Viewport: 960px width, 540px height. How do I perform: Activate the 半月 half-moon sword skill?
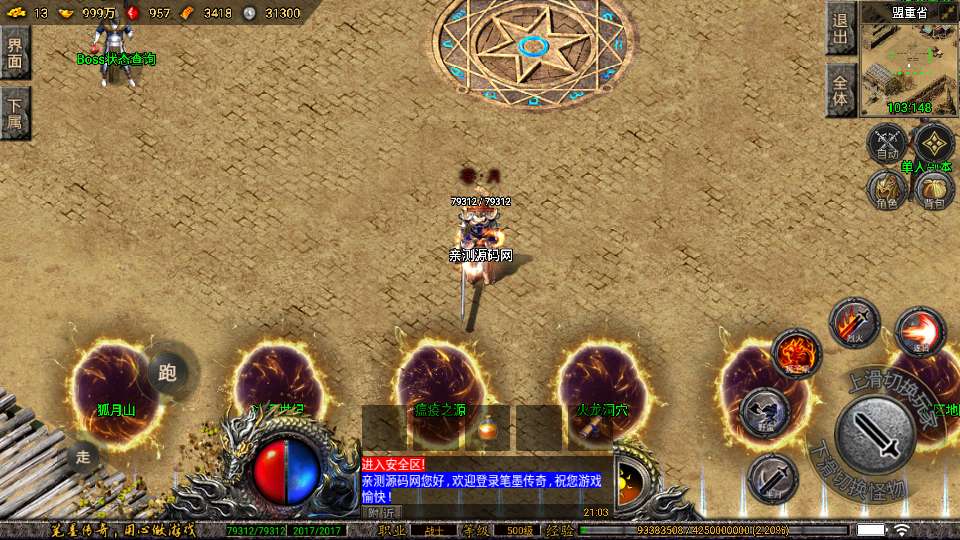coord(772,478)
